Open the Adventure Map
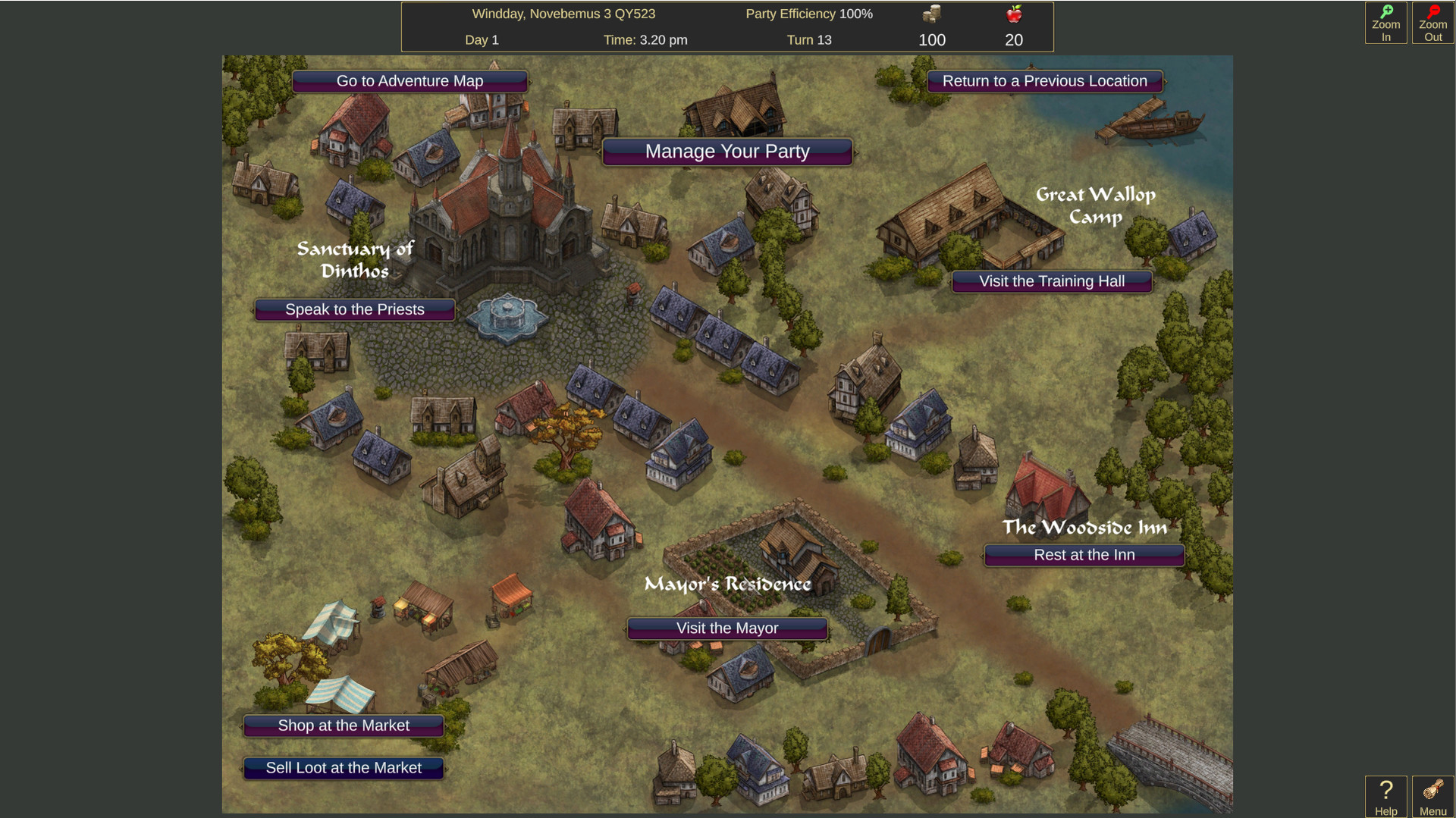 click(x=410, y=81)
